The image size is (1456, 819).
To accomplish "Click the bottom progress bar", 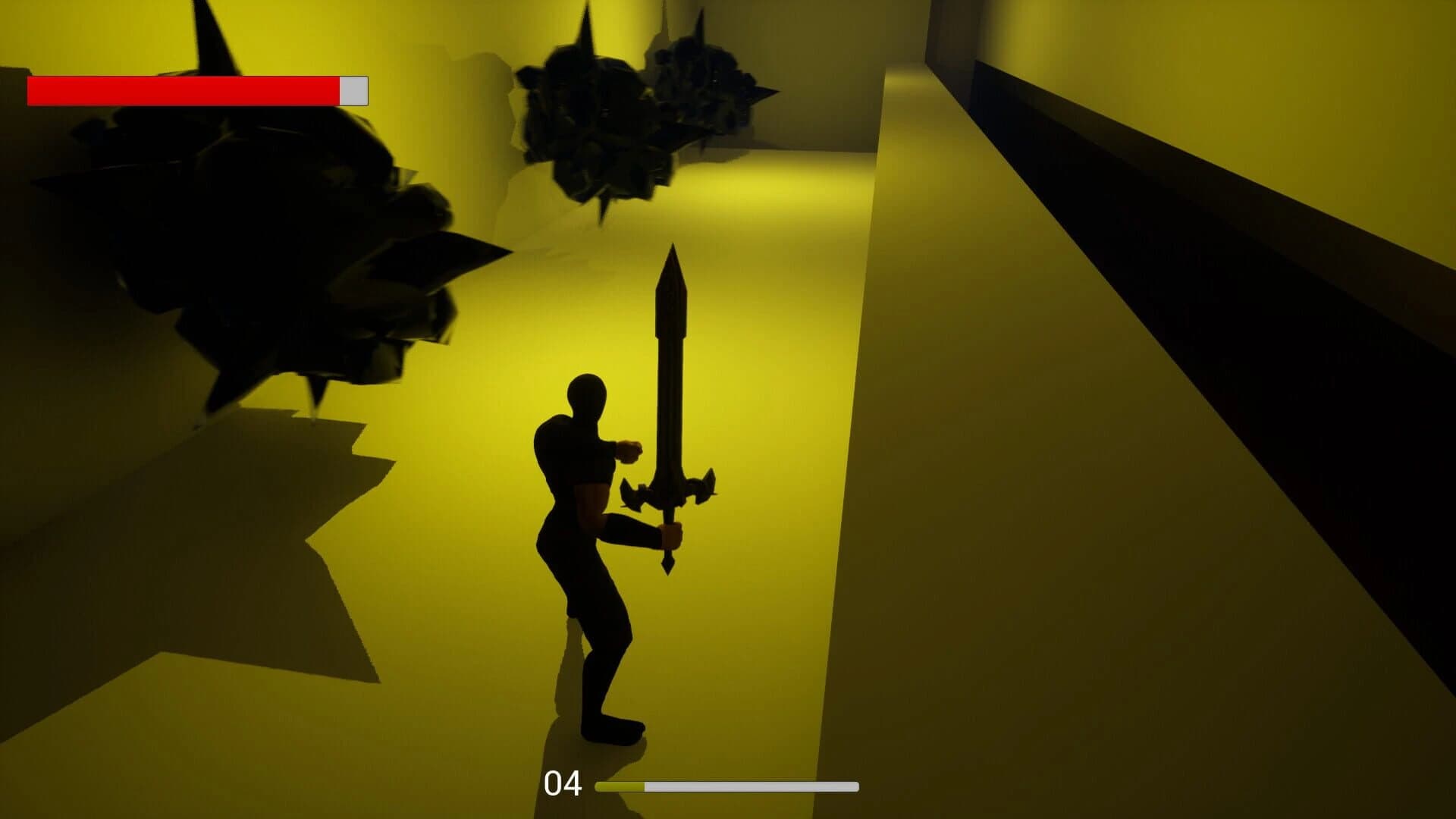I will [x=728, y=787].
